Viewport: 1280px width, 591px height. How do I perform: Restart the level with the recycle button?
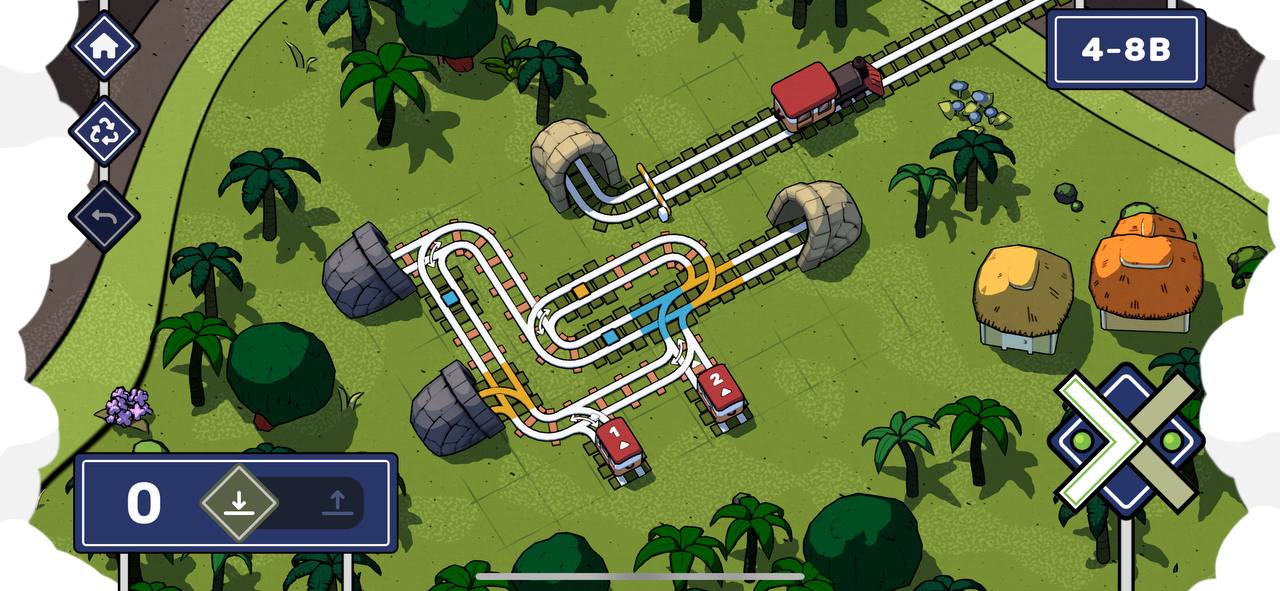click(104, 132)
